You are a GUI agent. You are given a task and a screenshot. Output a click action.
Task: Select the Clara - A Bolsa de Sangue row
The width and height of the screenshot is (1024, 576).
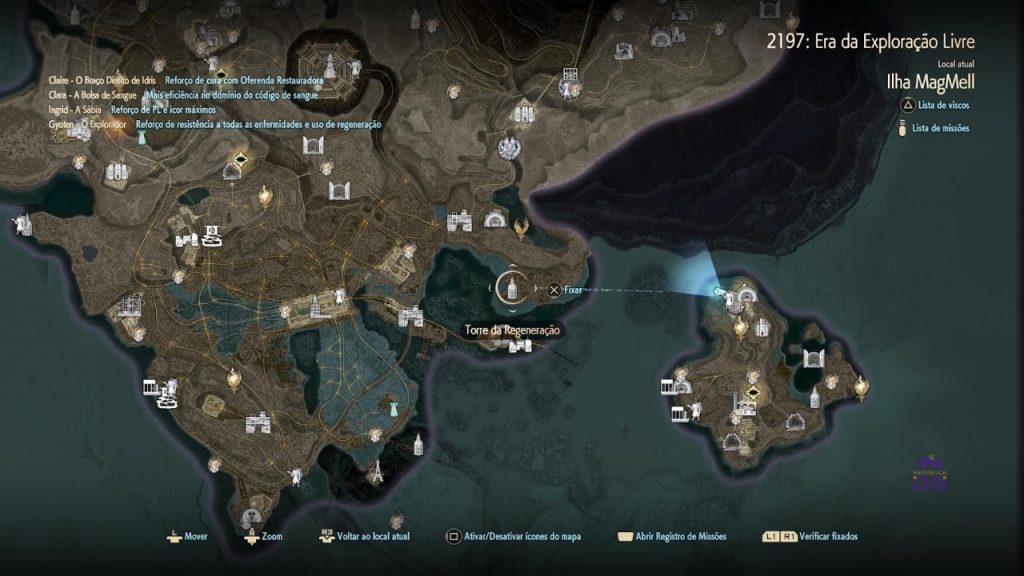coord(92,94)
